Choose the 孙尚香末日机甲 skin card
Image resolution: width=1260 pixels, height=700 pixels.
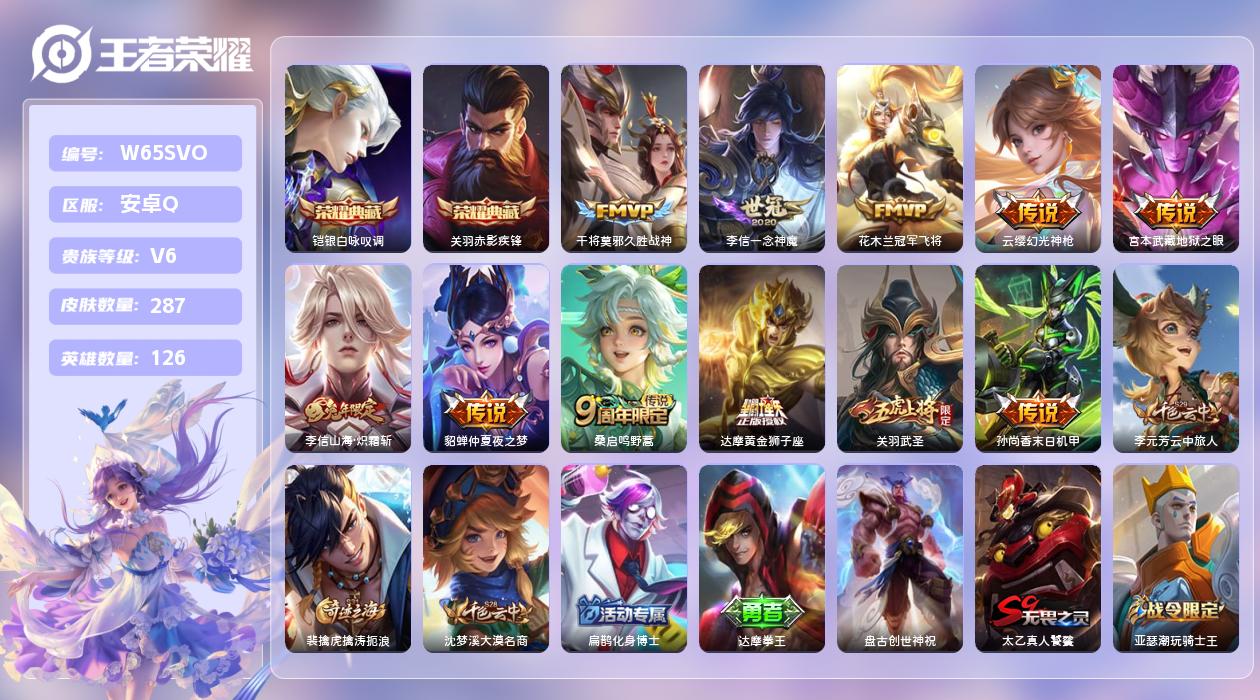(1038, 358)
